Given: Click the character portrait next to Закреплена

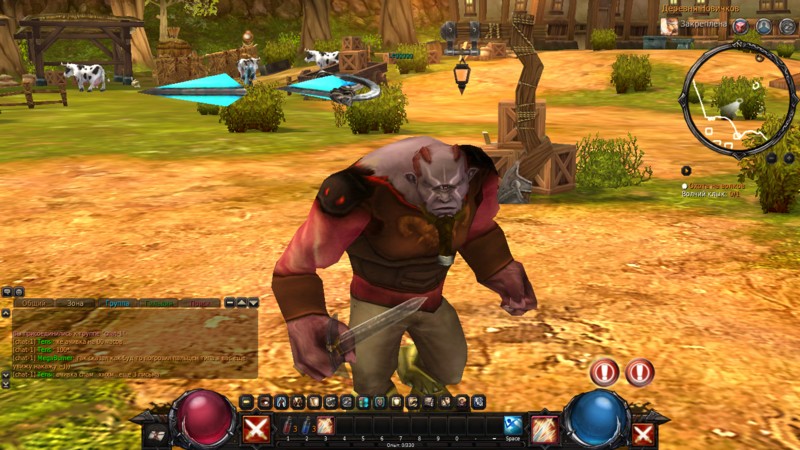Looking at the screenshot, I should click(x=669, y=26).
